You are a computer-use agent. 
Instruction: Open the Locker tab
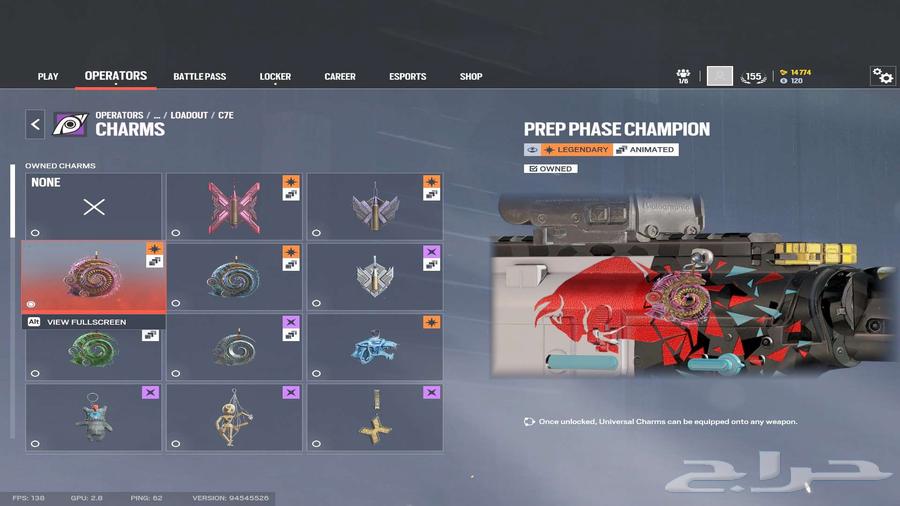click(x=275, y=77)
